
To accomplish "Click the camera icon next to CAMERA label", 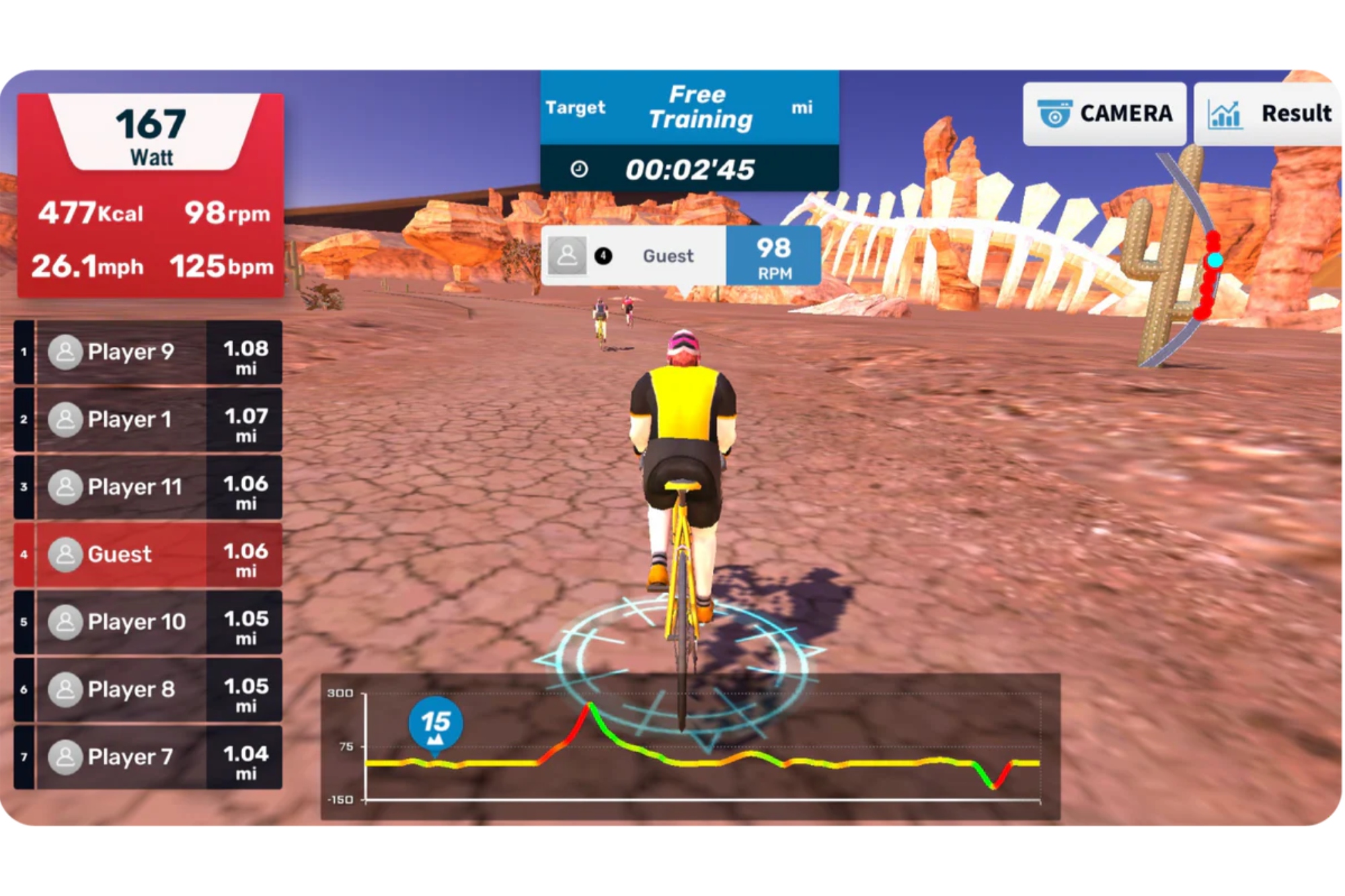I will coord(1054,113).
